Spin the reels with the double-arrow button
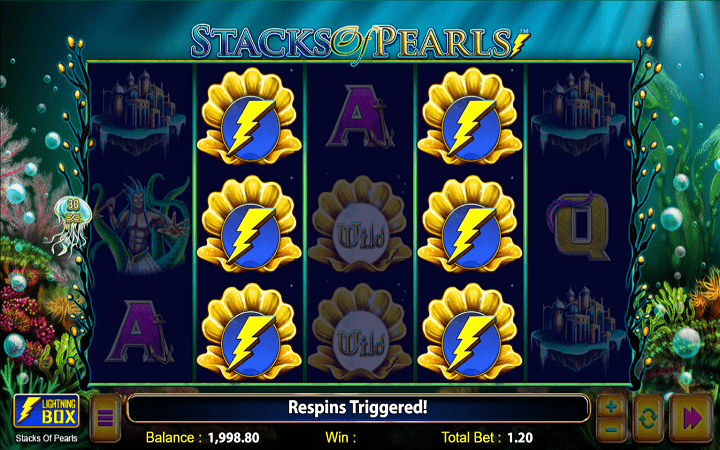Viewport: 720px width, 450px height. pos(690,417)
